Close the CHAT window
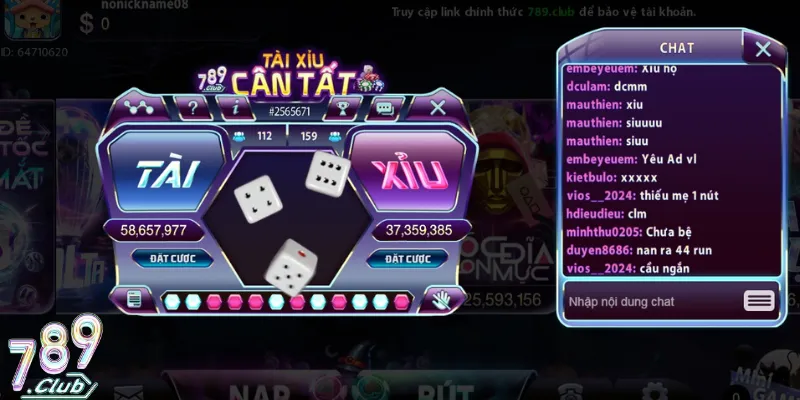The width and height of the screenshot is (800, 400). pos(763,48)
